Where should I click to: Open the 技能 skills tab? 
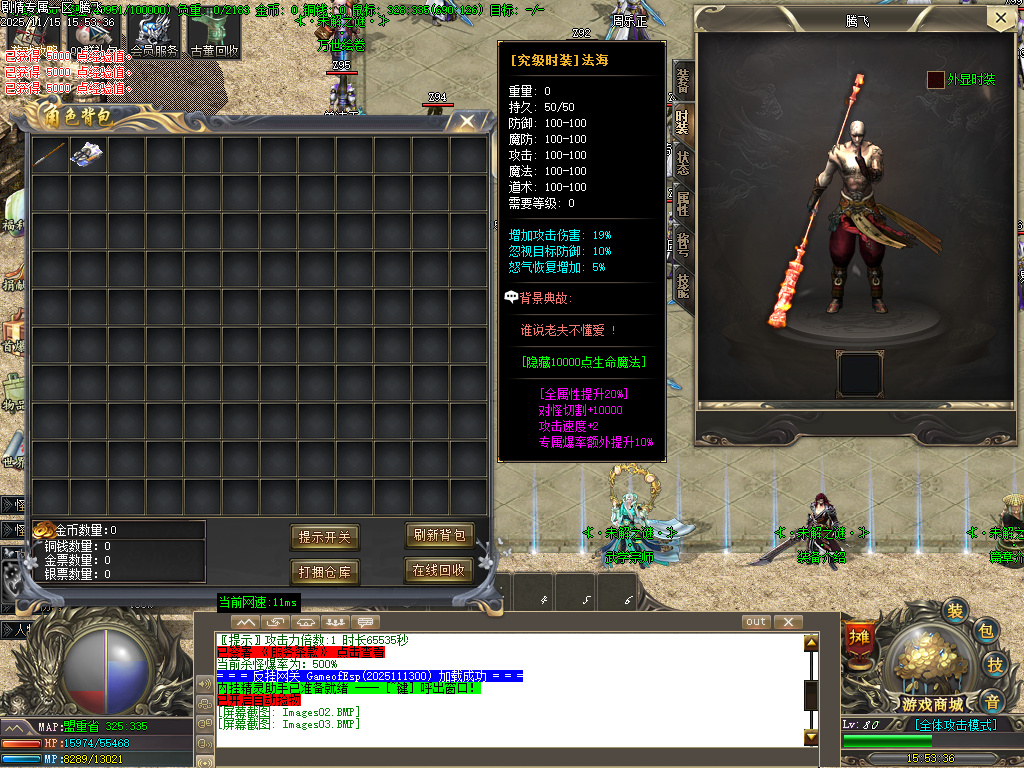pos(682,285)
